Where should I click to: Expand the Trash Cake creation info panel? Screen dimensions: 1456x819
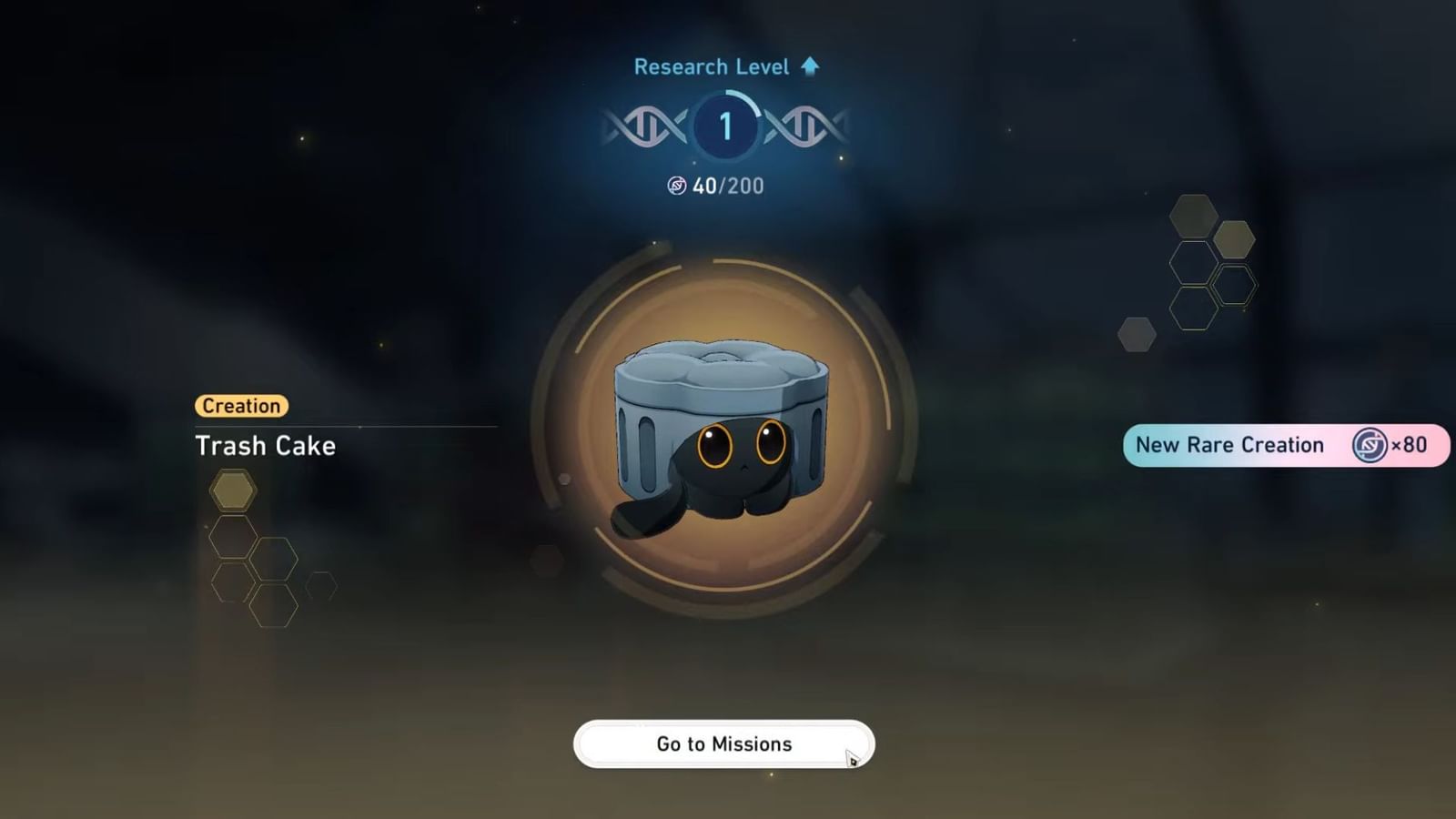point(266,446)
